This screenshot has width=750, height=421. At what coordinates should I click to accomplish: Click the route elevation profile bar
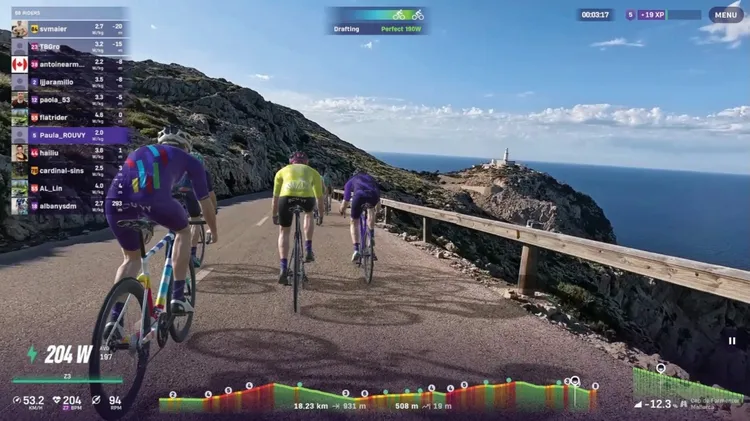(378, 396)
